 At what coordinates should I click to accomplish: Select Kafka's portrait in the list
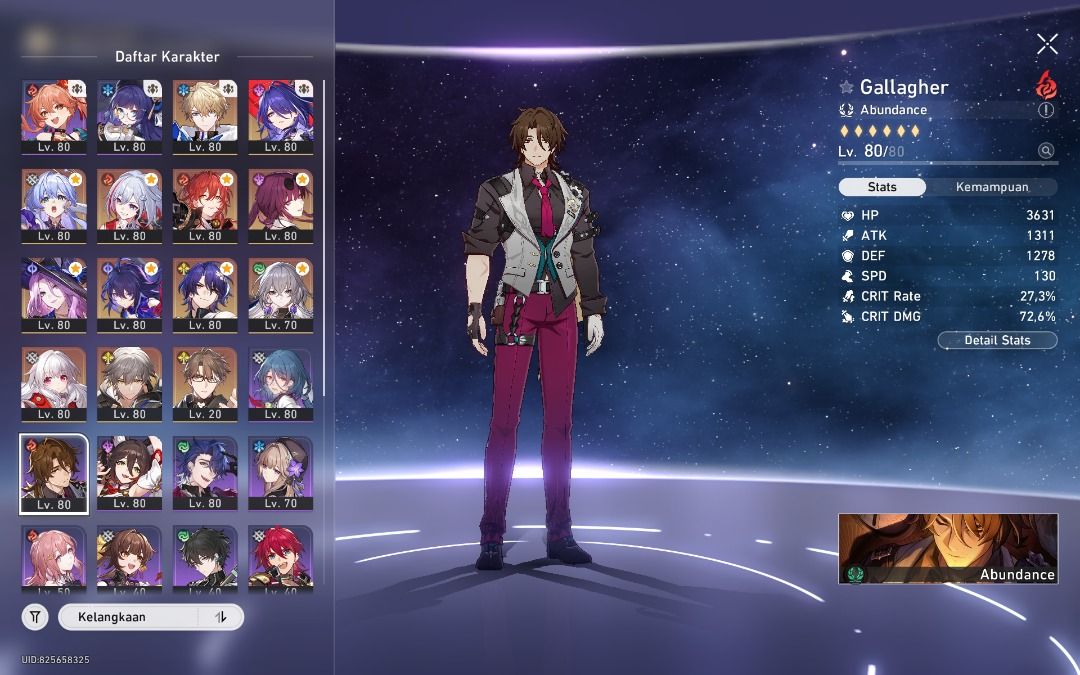[280, 205]
